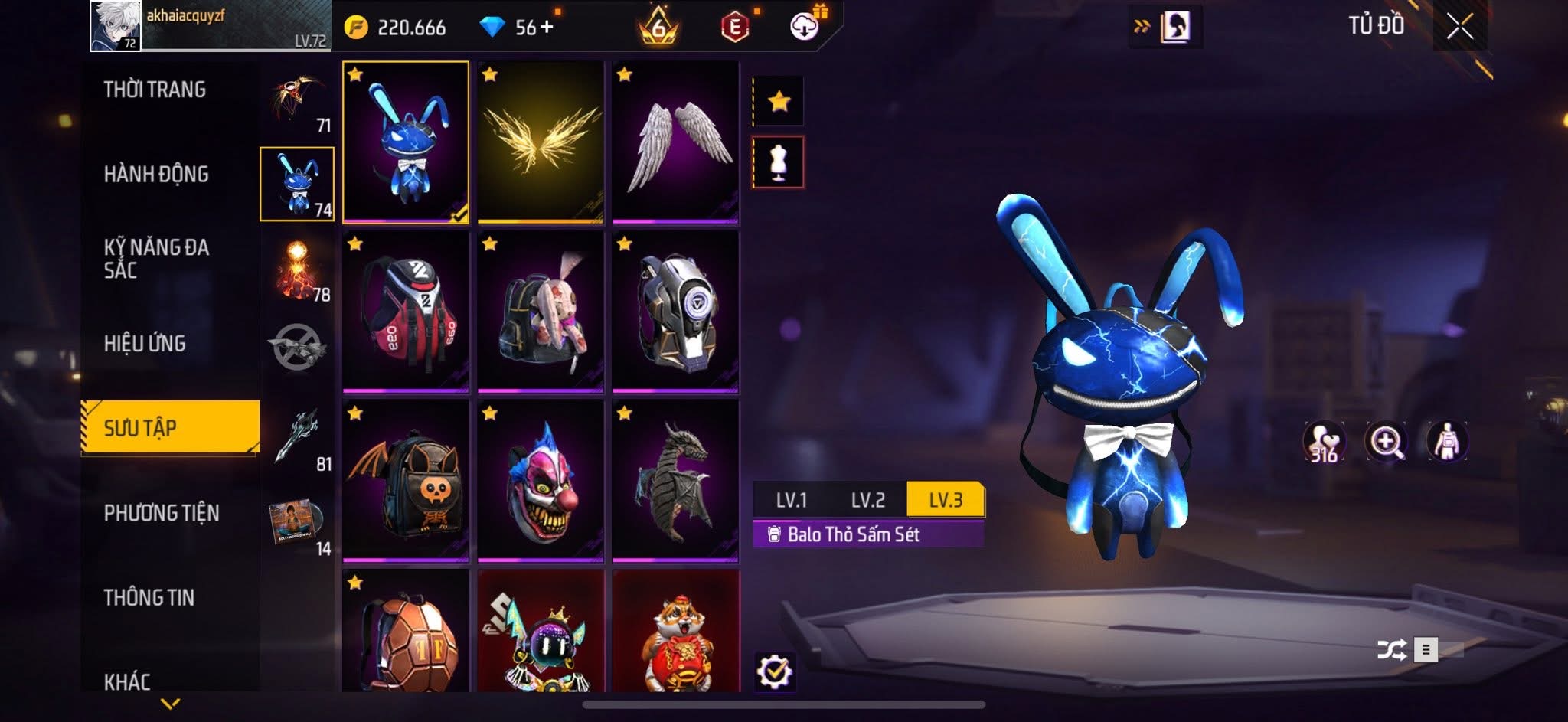Open the Thông Tin menu entry
This screenshot has width=1568, height=722.
coord(149,597)
